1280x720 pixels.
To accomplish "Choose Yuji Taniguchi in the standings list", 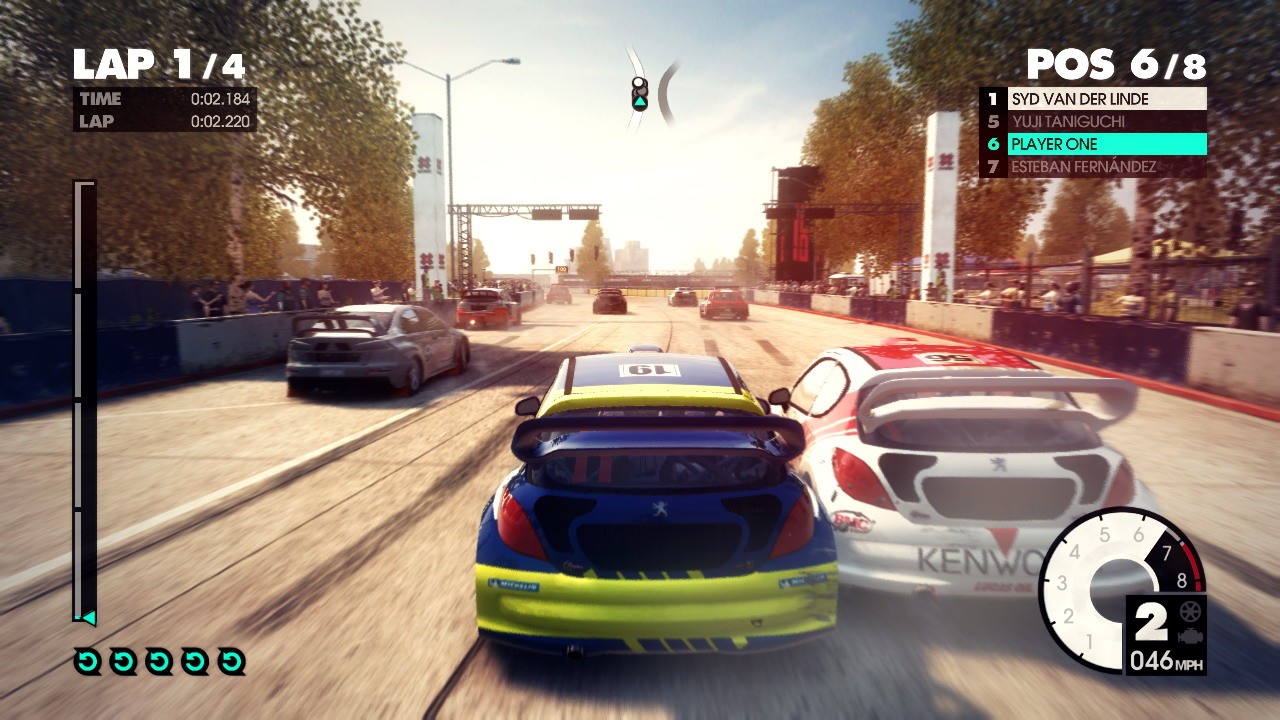I will pyautogui.click(x=1094, y=122).
